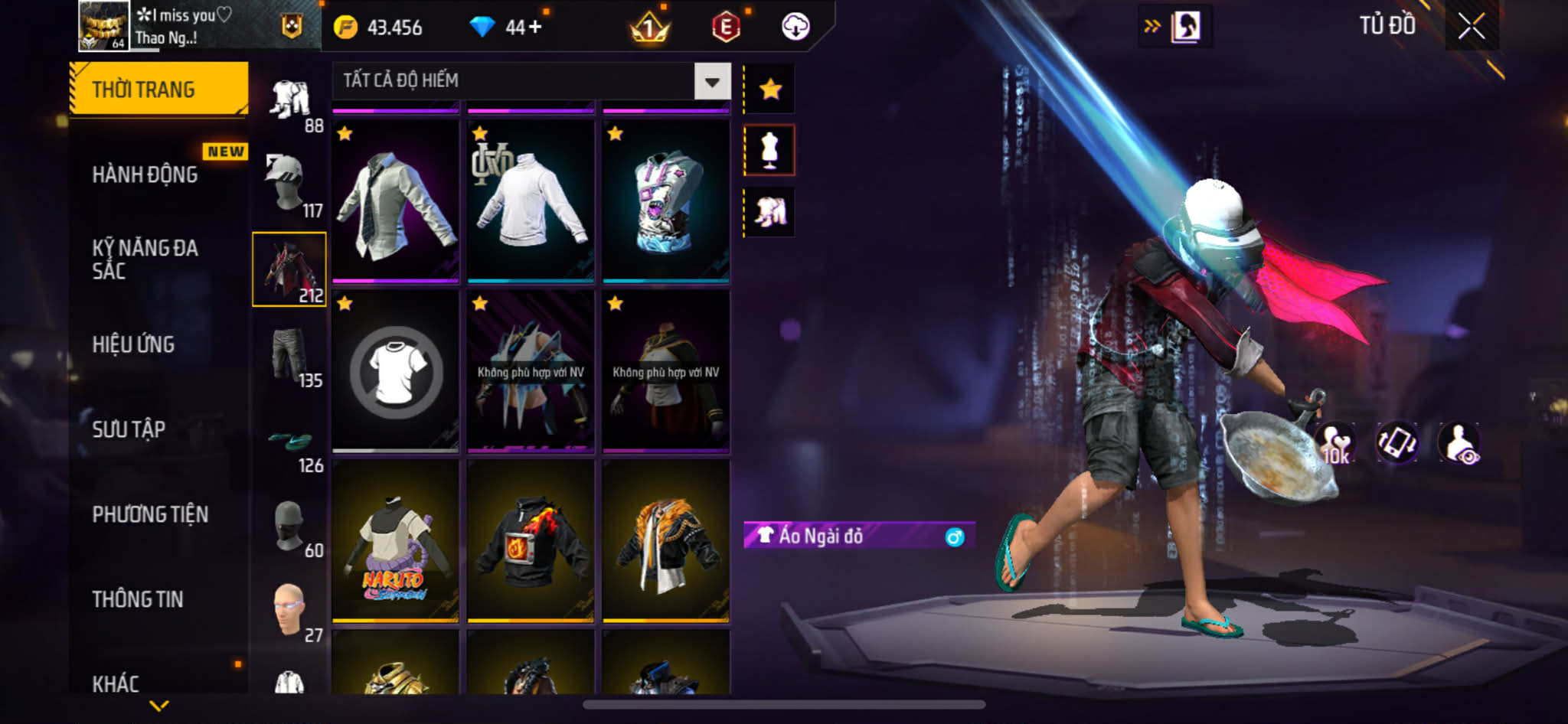The image size is (1568, 724).
Task: Toggle the favorites star filter
Action: (x=769, y=90)
